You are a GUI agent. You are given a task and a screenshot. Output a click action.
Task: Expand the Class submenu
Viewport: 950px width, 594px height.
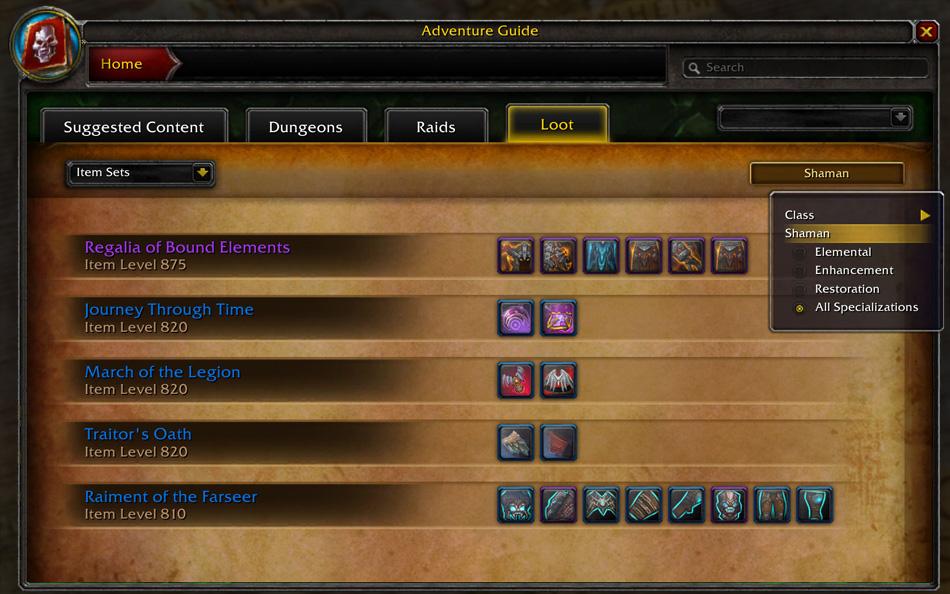tap(857, 215)
